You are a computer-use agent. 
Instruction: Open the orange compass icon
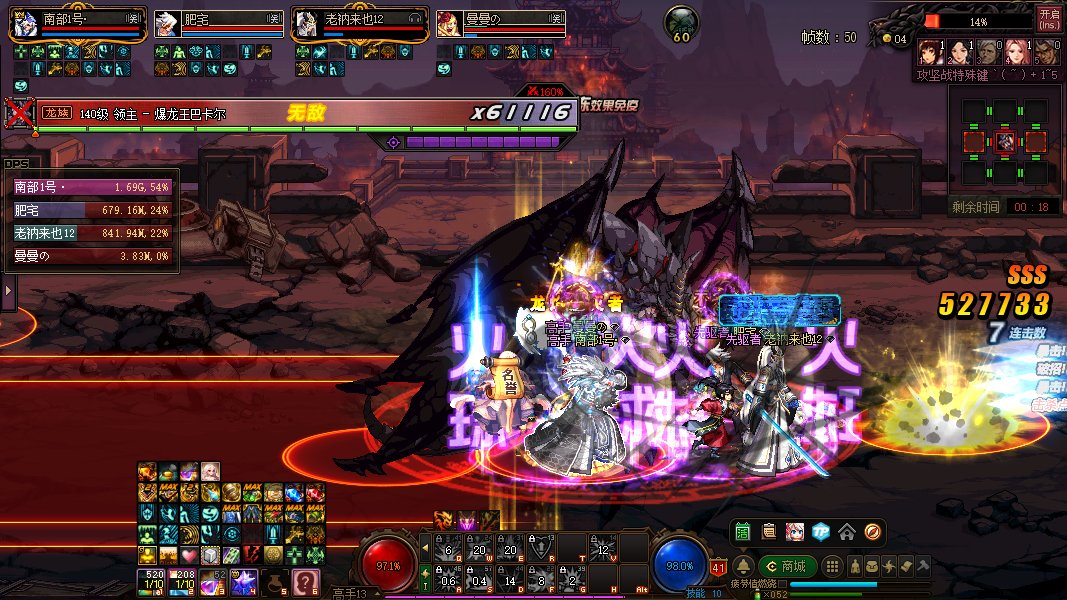[x=872, y=532]
